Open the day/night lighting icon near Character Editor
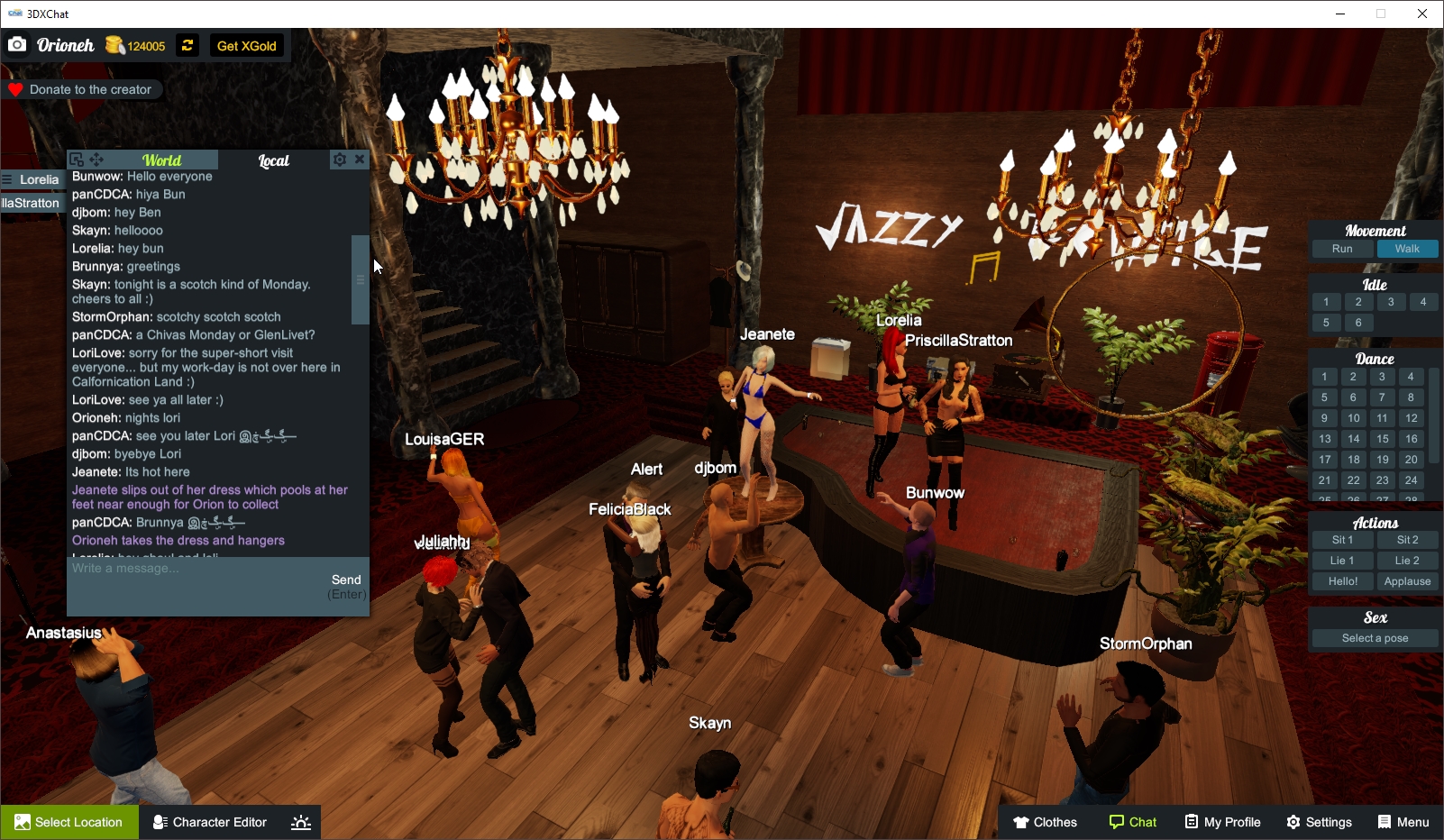Image resolution: width=1444 pixels, height=840 pixels. pos(300,822)
